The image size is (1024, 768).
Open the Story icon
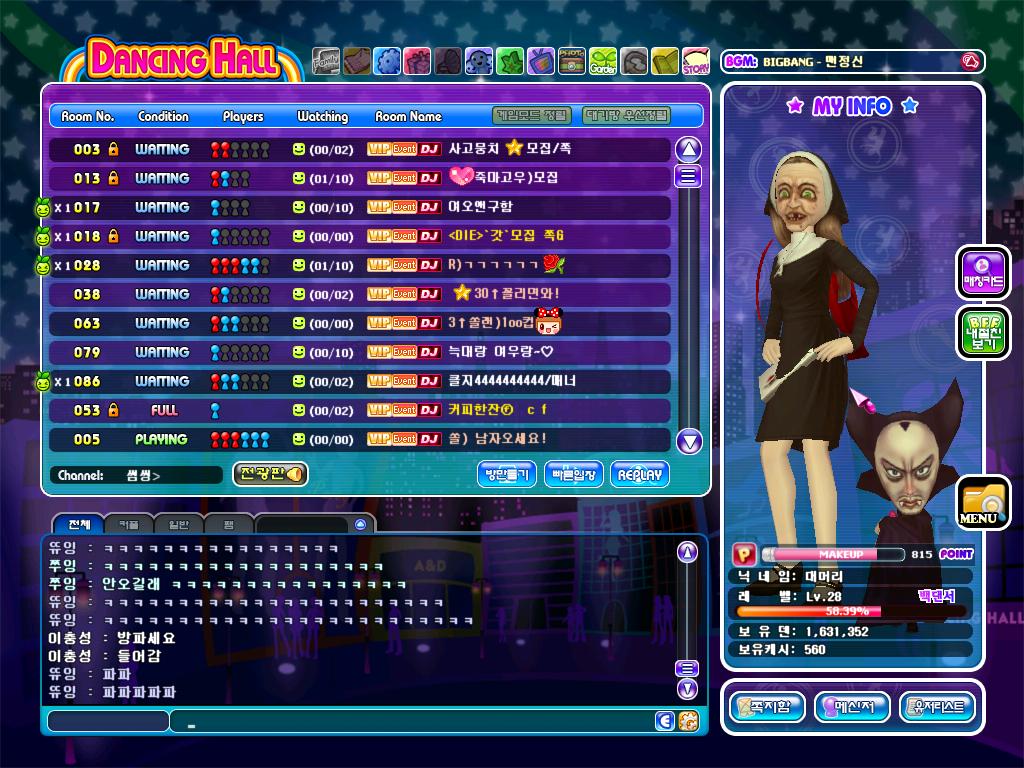696,62
